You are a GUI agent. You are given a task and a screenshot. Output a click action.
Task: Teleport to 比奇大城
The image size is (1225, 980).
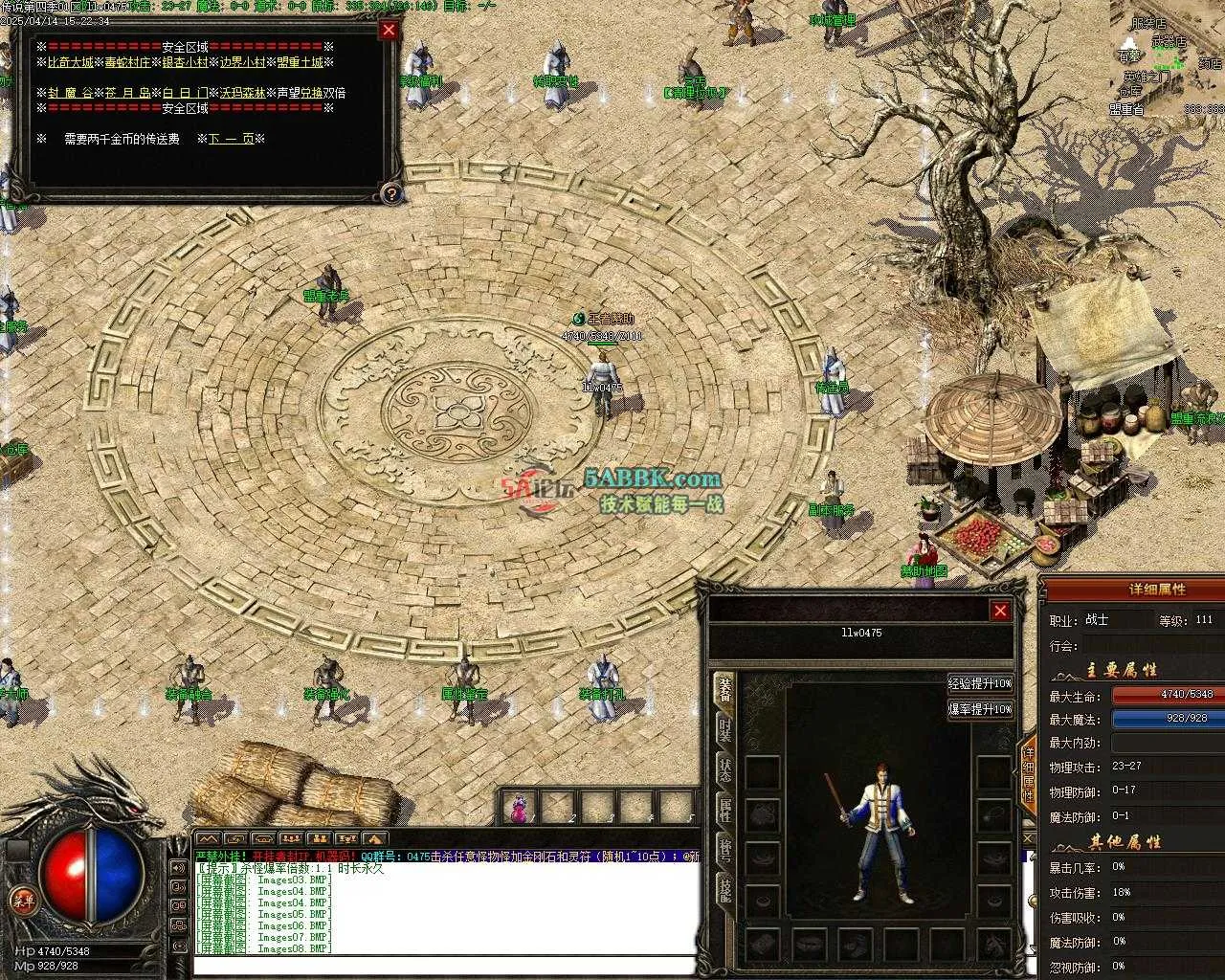[71, 62]
